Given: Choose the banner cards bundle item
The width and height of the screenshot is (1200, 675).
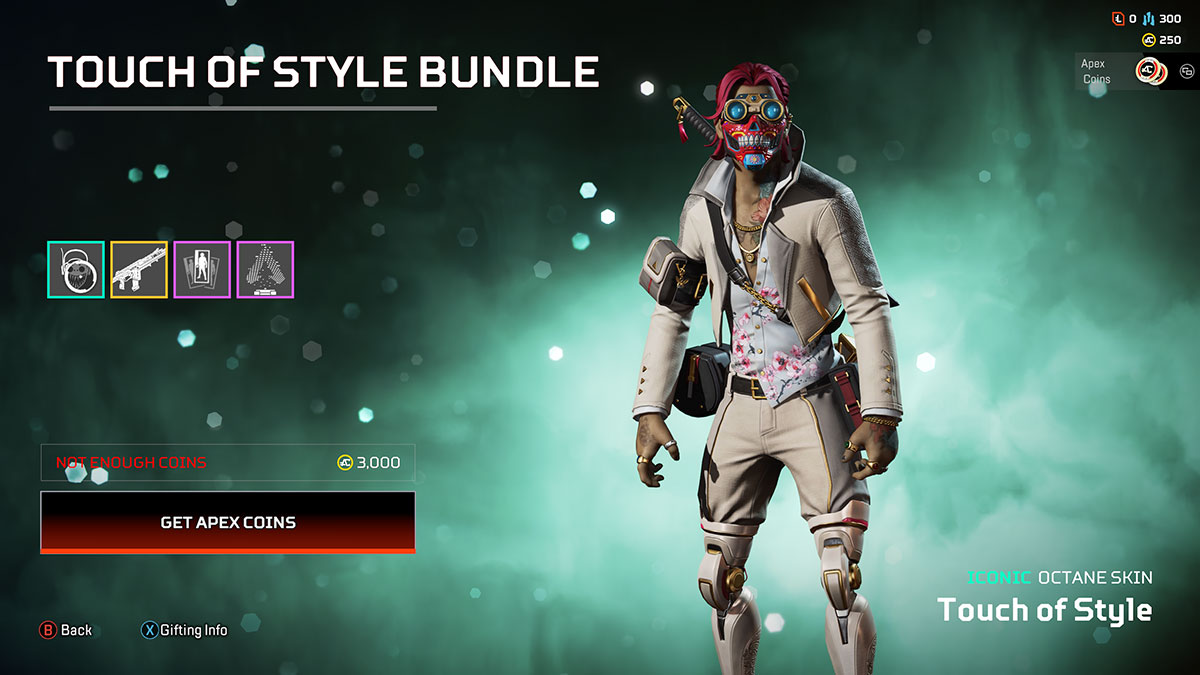Looking at the screenshot, I should (x=202, y=270).
